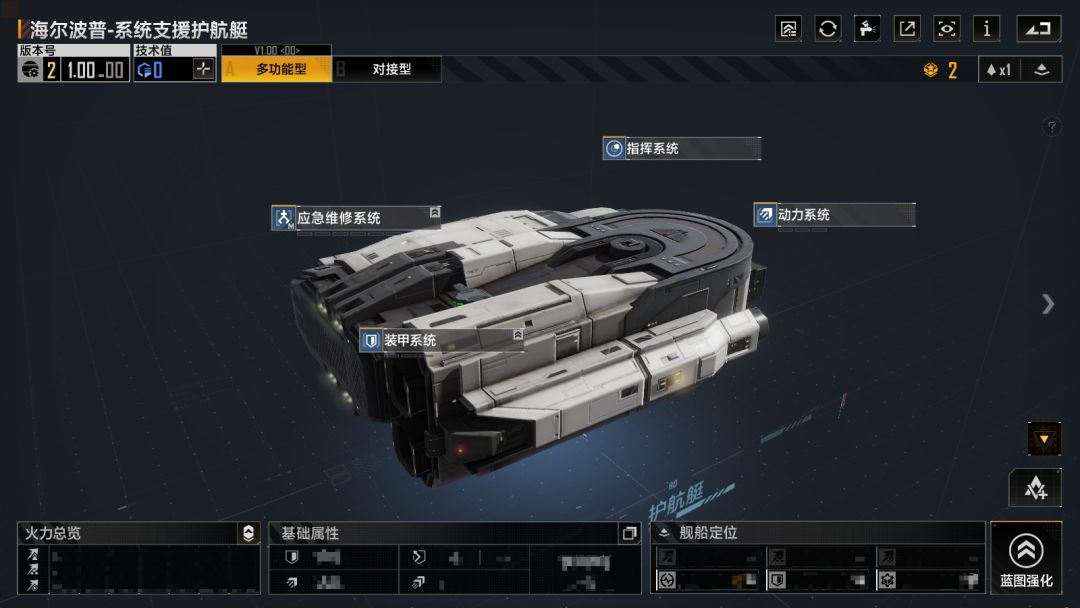Open the spray paint gun icon

click(x=868, y=29)
